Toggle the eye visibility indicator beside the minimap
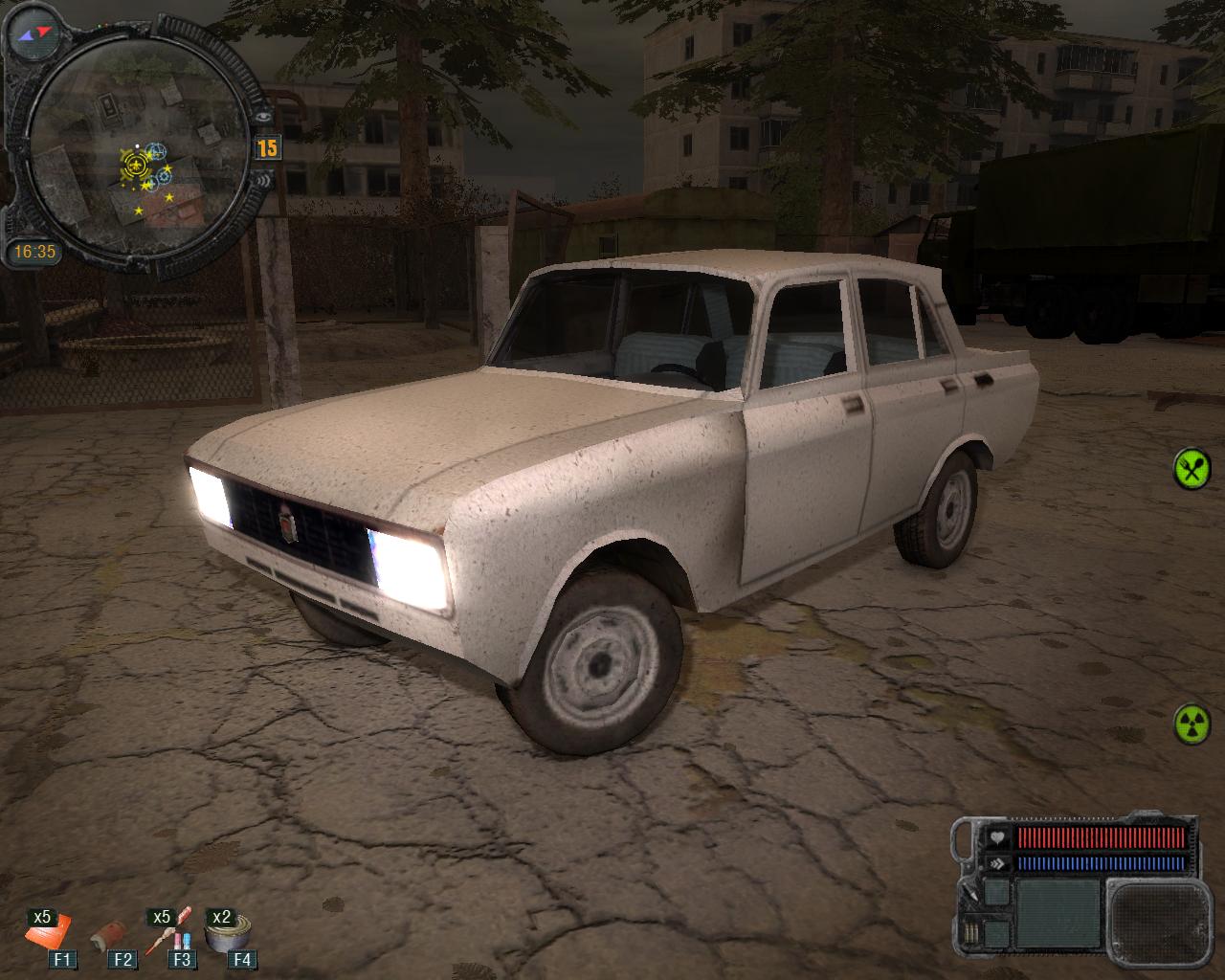 [x=263, y=115]
